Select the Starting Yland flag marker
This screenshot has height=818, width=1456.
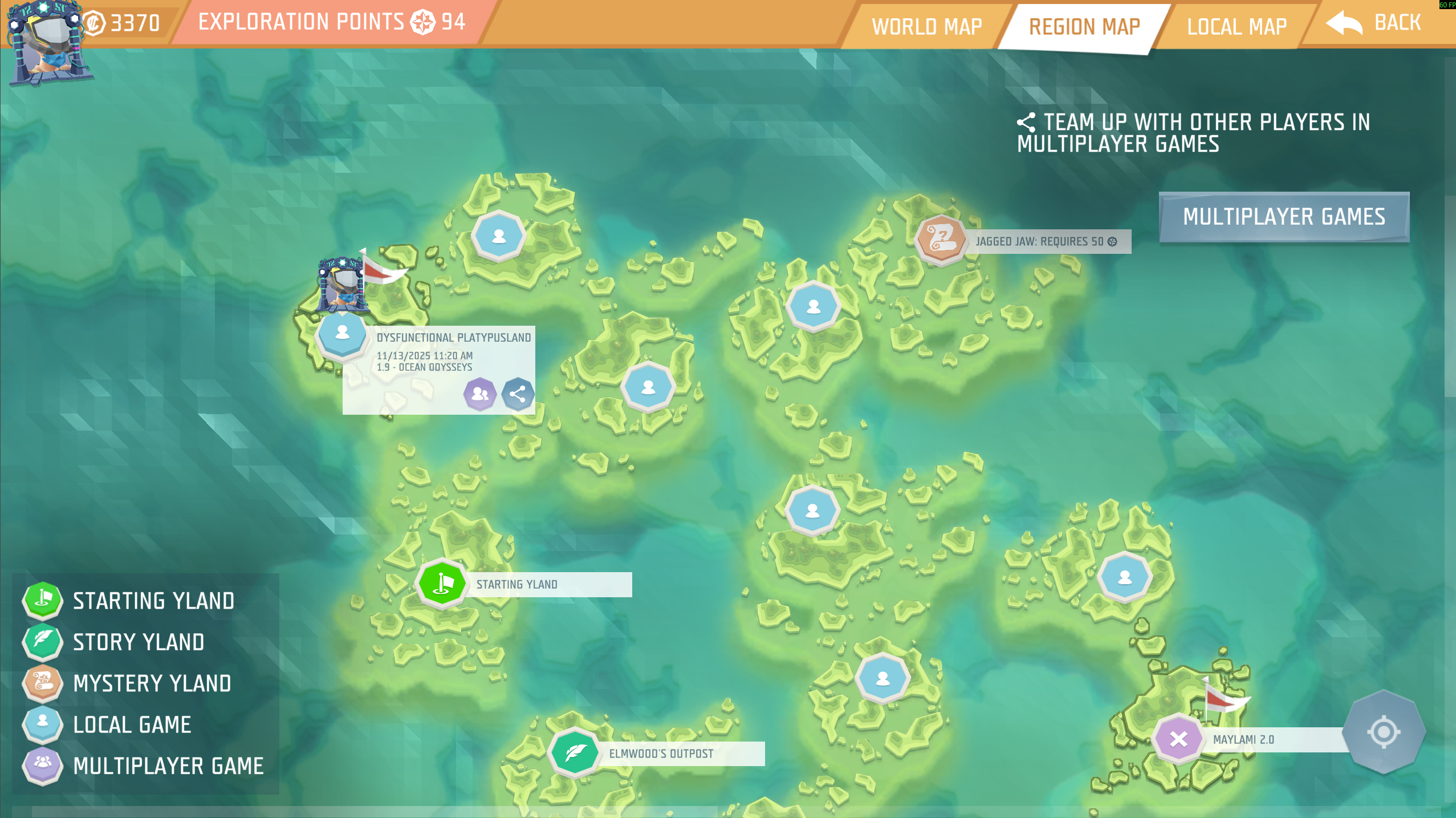coord(442,584)
